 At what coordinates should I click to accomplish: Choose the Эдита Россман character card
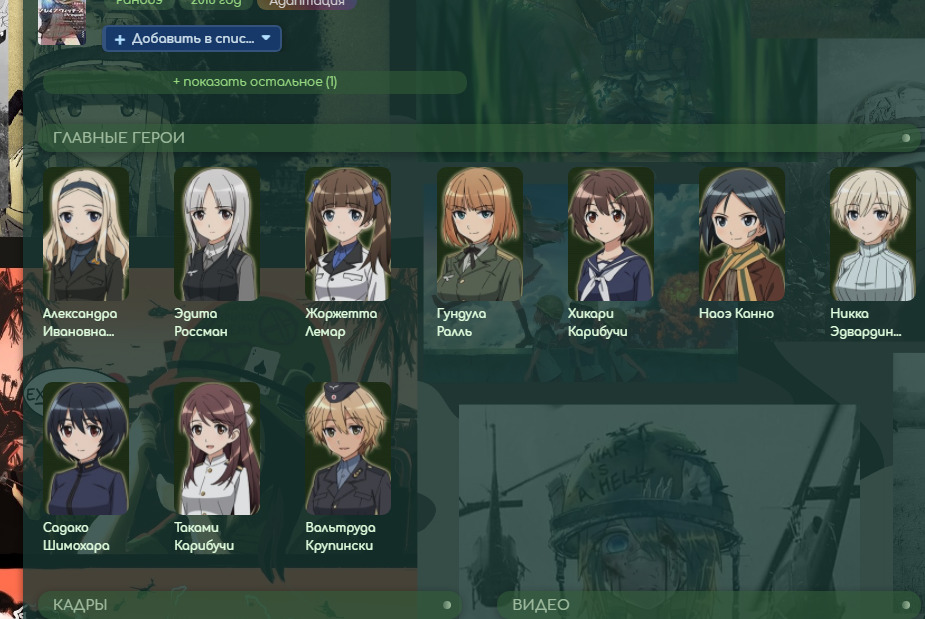(217, 234)
